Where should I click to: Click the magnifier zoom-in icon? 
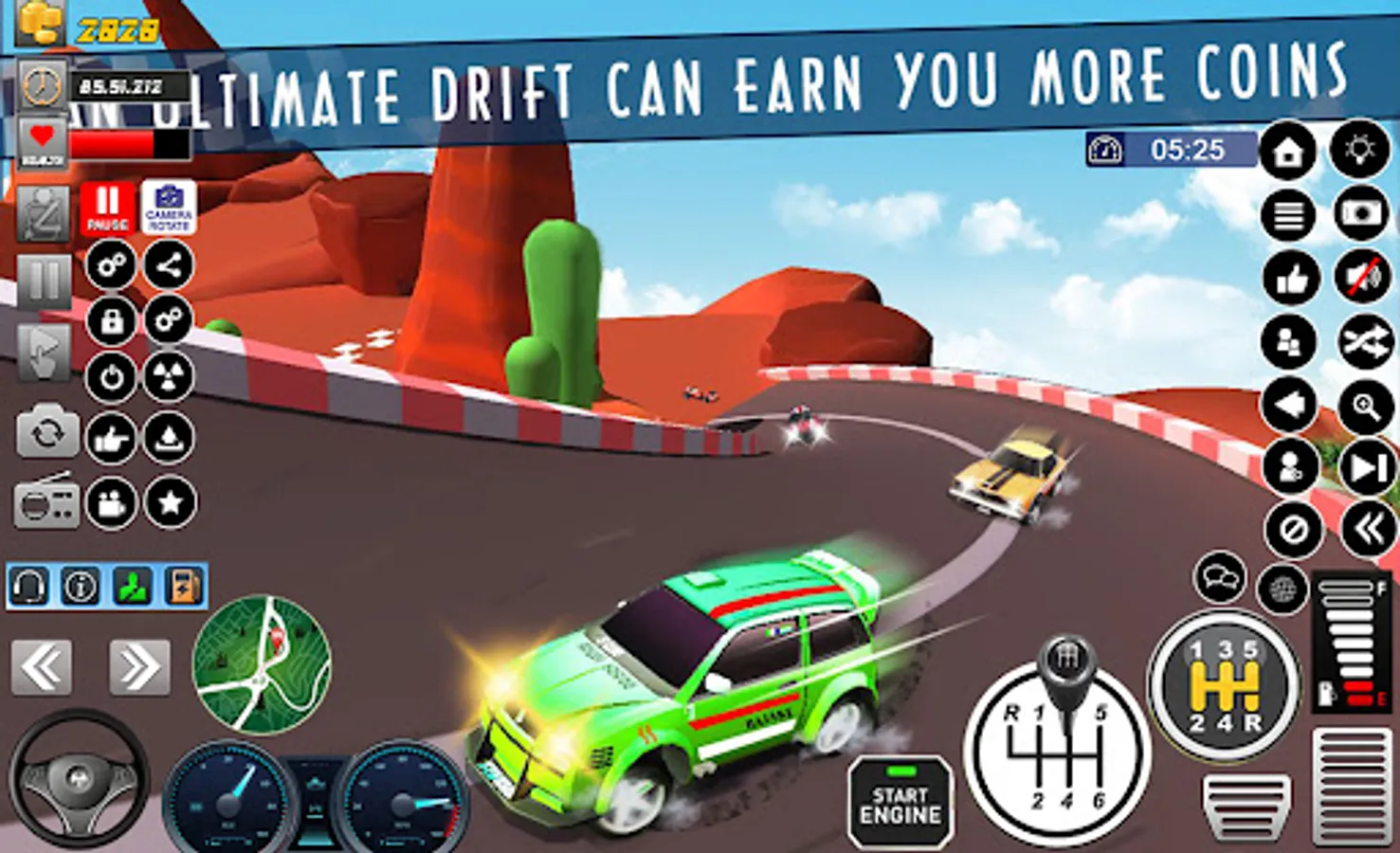(x=1366, y=407)
